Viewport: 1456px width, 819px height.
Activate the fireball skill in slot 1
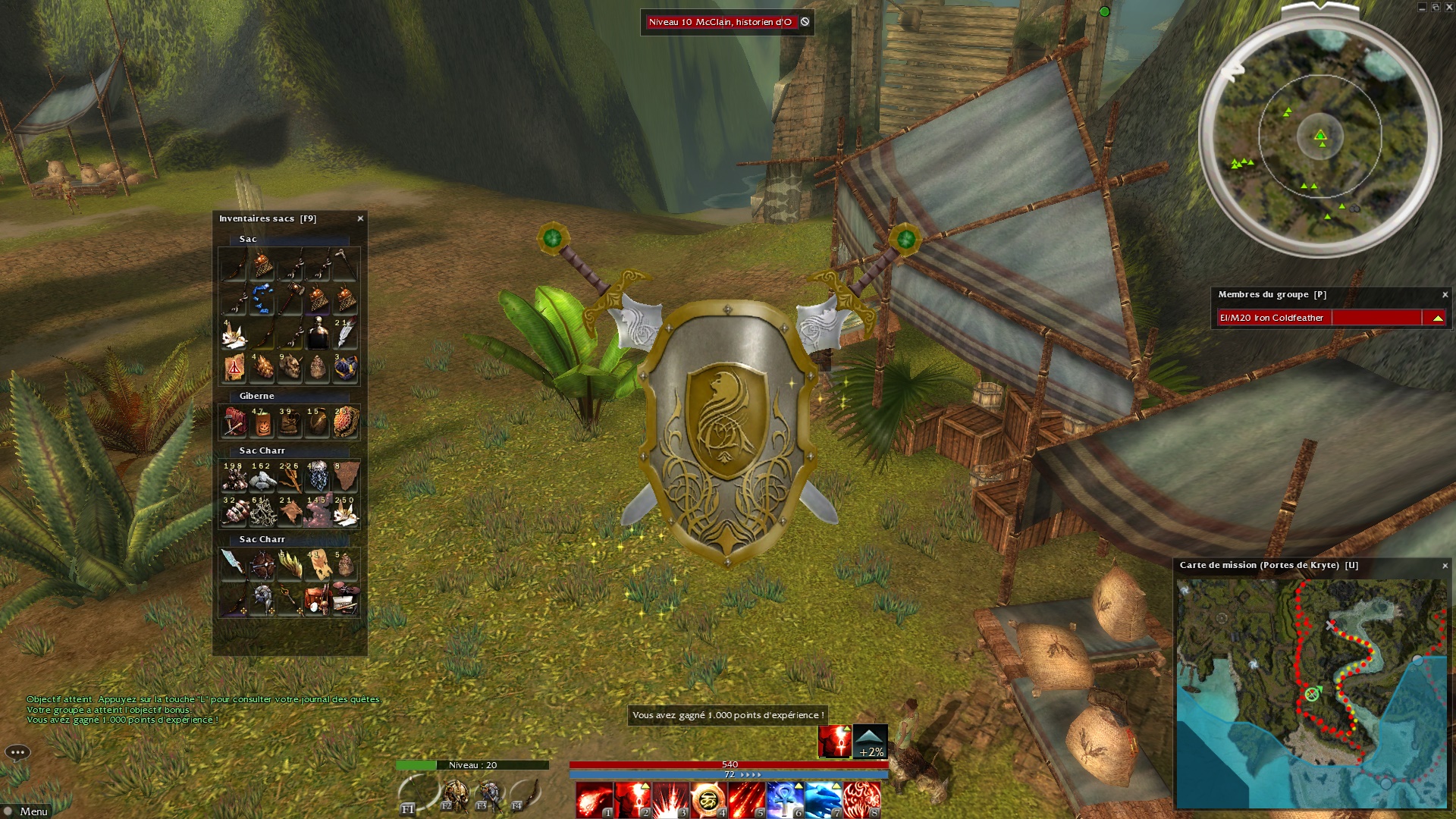(x=594, y=801)
